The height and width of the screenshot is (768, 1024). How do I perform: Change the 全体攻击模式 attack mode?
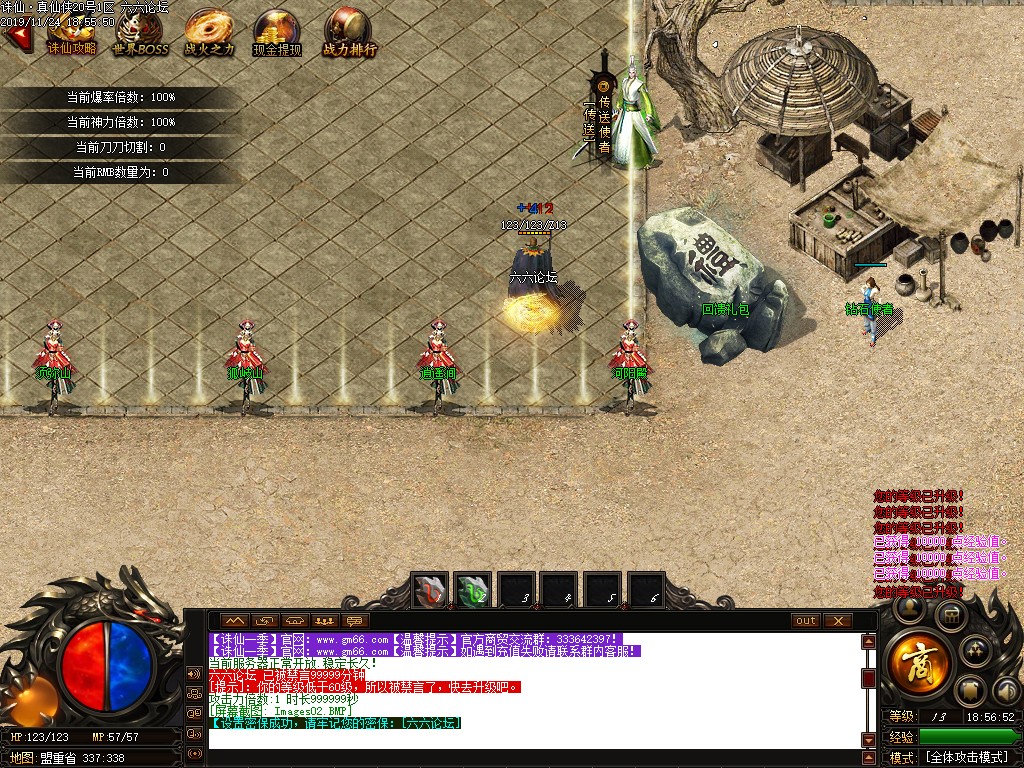tap(964, 758)
